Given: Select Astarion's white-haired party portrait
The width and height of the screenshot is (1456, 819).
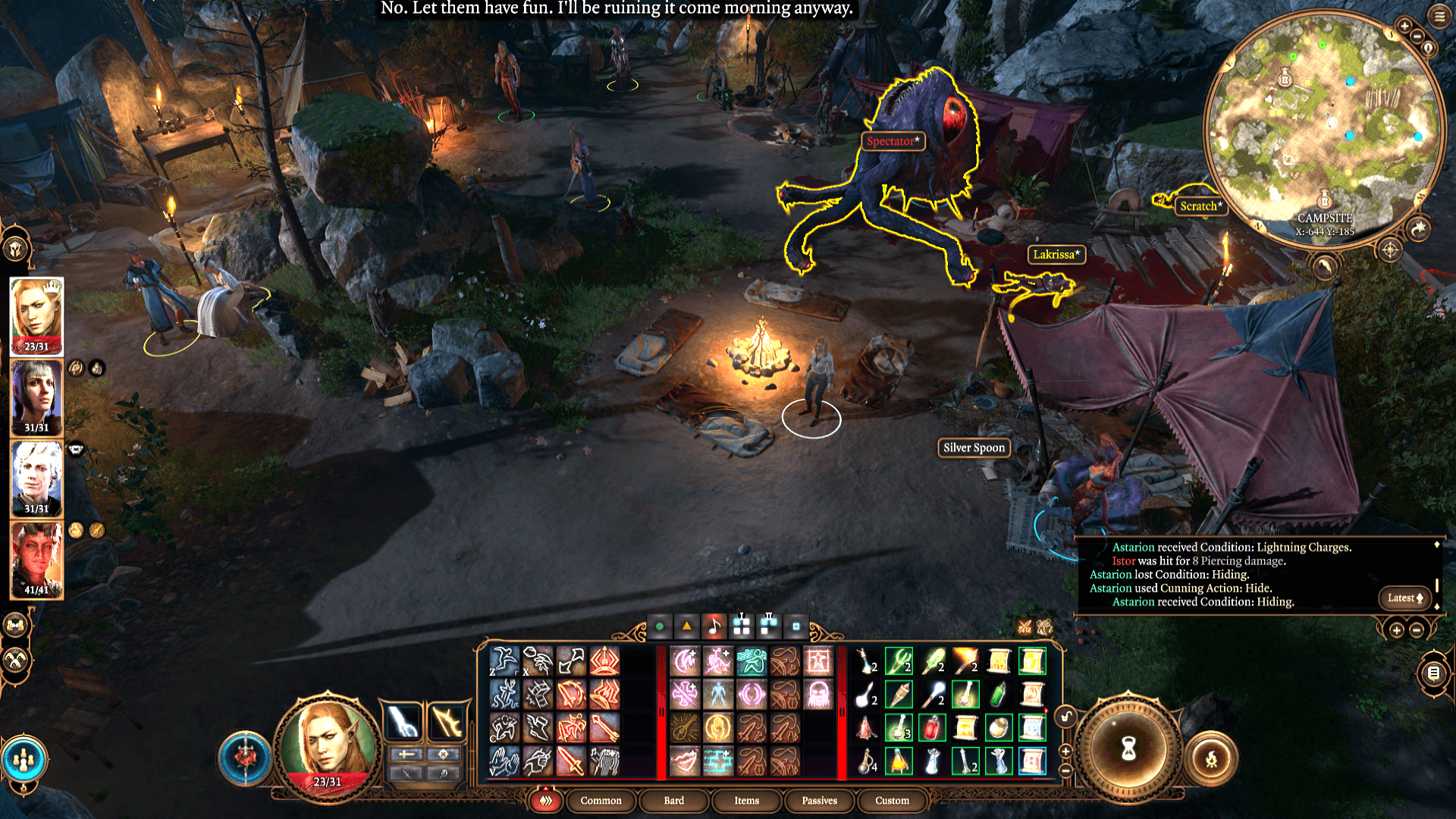Looking at the screenshot, I should [36, 479].
